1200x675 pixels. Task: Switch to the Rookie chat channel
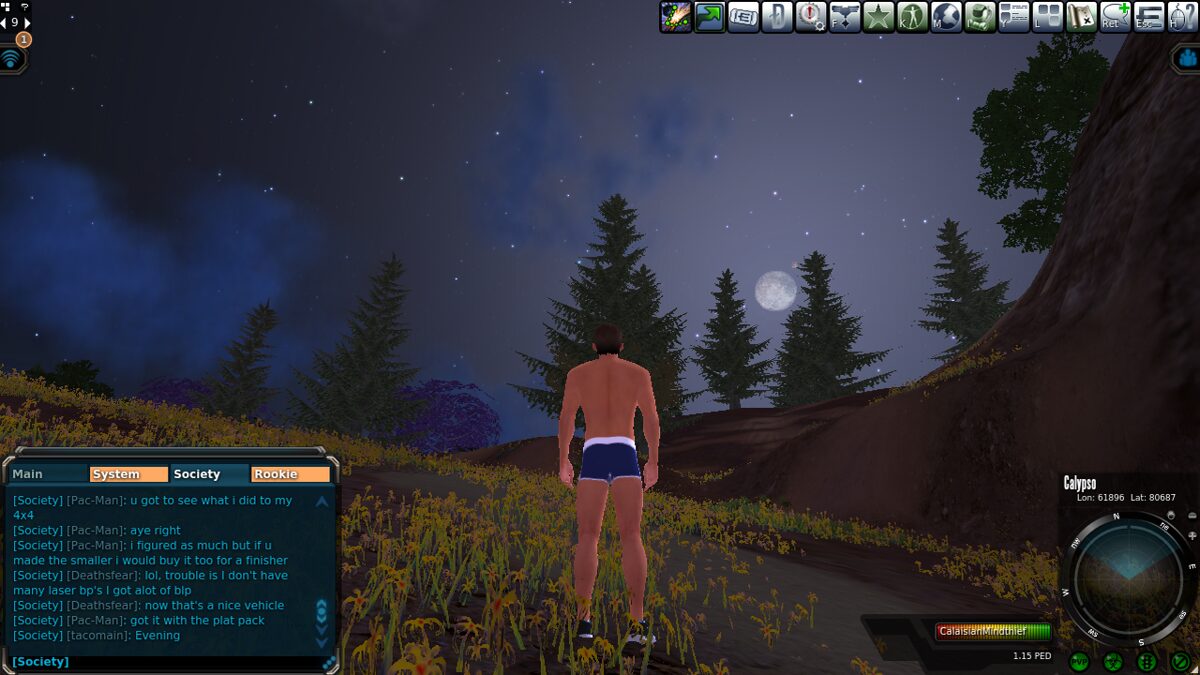[290, 474]
